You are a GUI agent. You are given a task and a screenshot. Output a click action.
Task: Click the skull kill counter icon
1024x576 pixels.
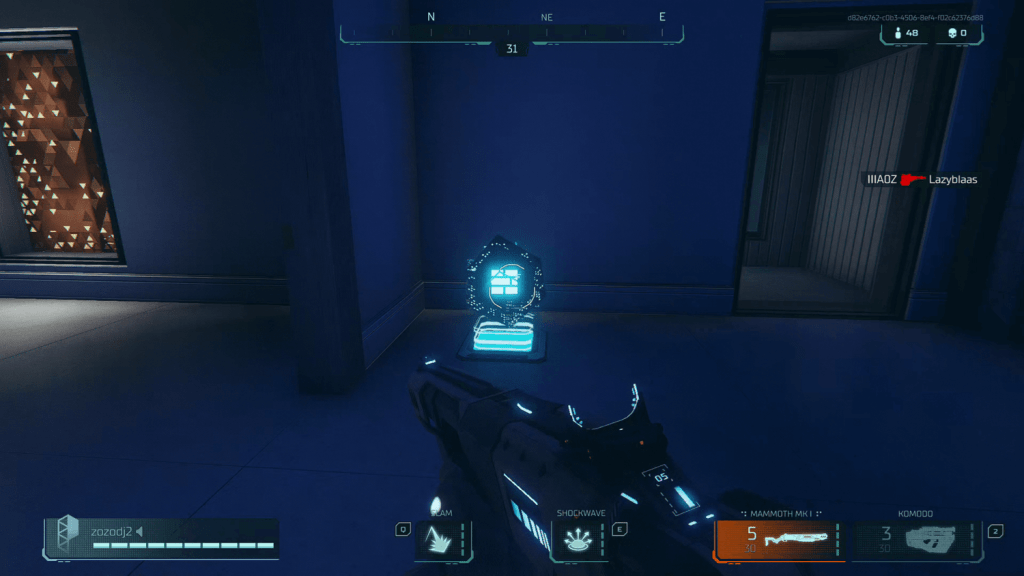pyautogui.click(x=951, y=34)
